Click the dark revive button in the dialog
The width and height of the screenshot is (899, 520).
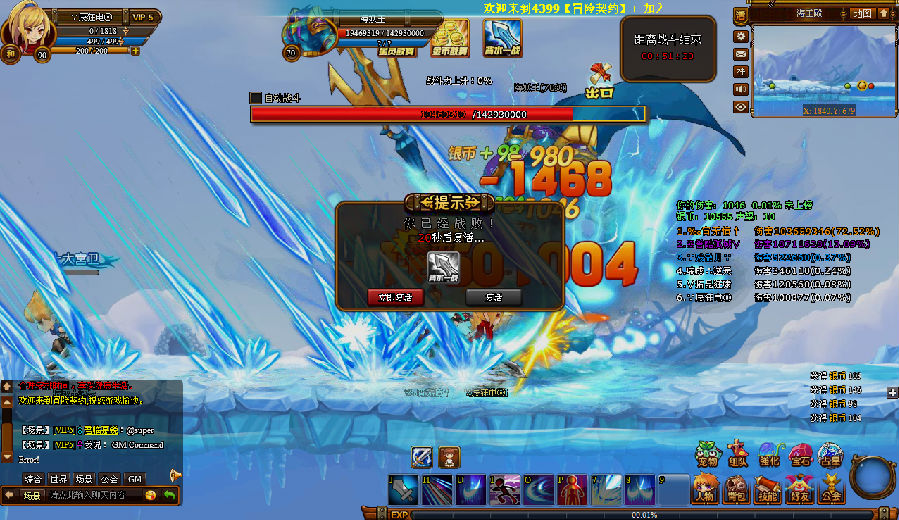pos(494,297)
